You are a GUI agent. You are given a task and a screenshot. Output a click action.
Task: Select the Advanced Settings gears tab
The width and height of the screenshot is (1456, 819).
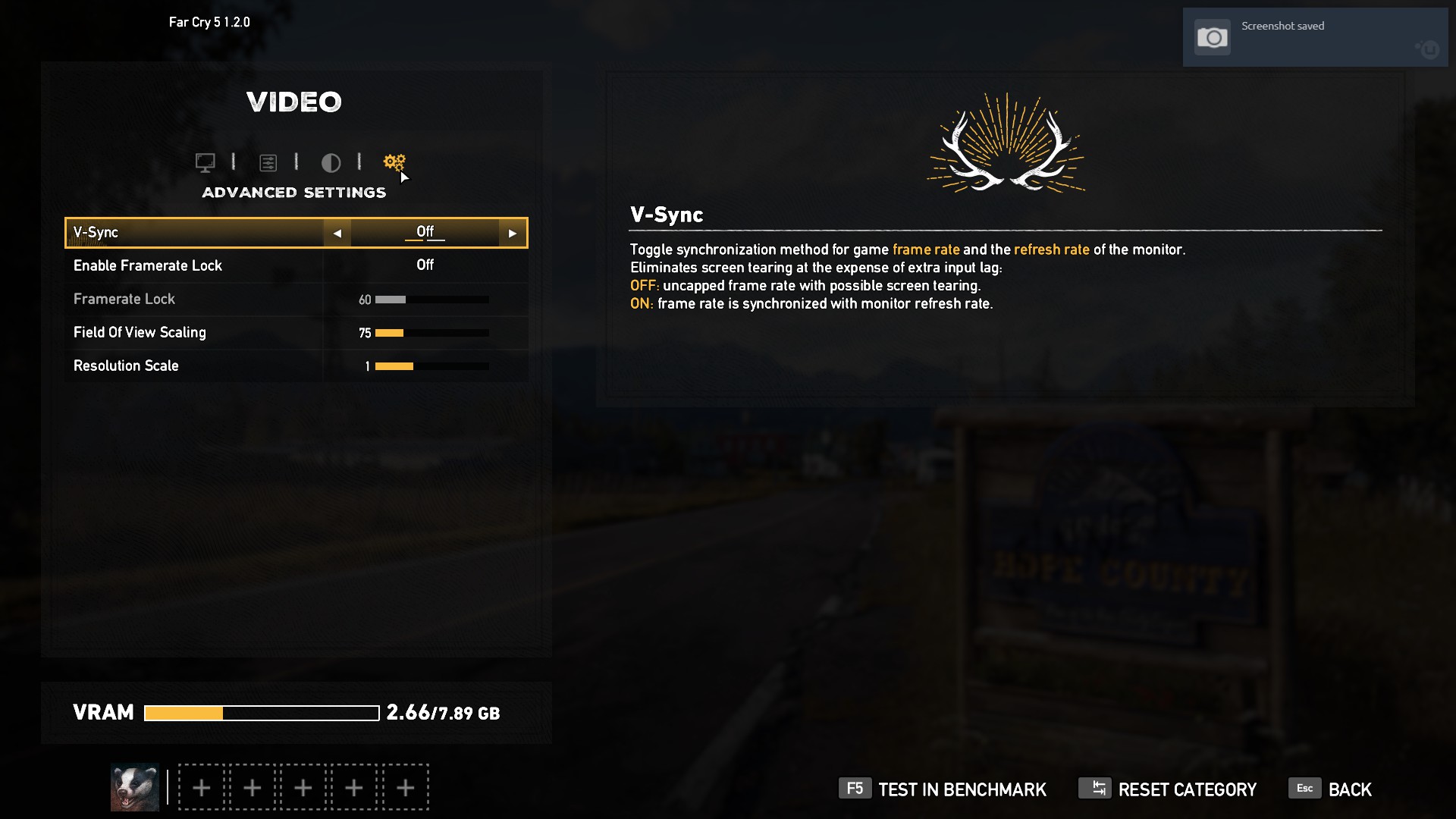(x=394, y=162)
